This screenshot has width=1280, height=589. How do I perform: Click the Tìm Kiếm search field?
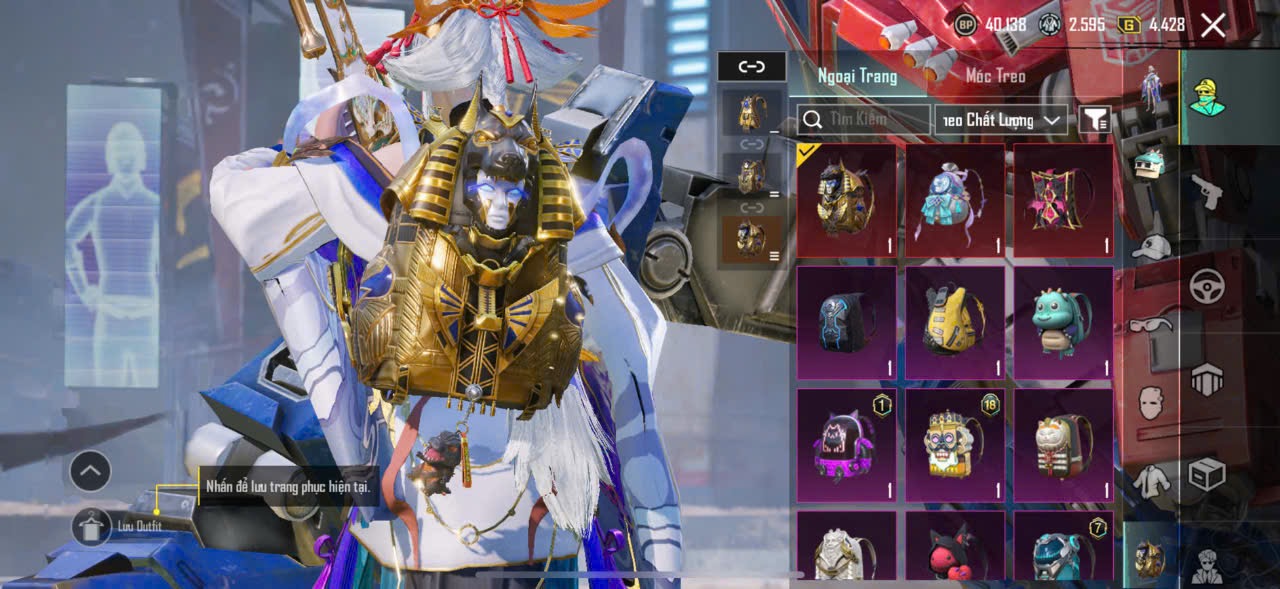pyautogui.click(x=865, y=120)
